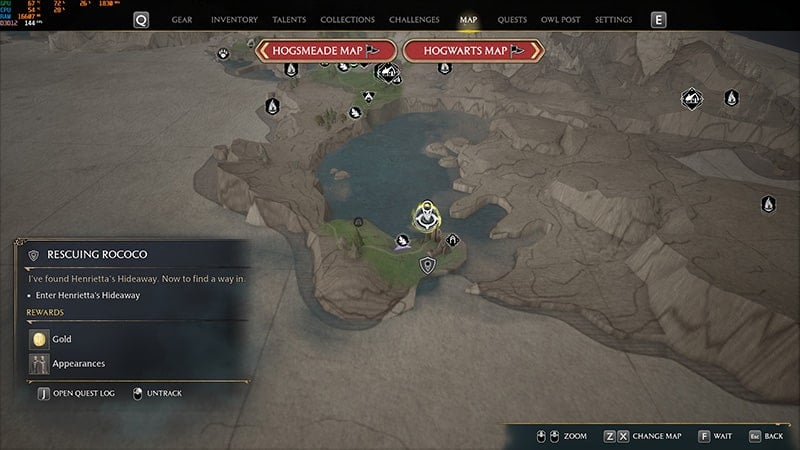Go to the Talents tab
800x450 pixels.
[291, 19]
